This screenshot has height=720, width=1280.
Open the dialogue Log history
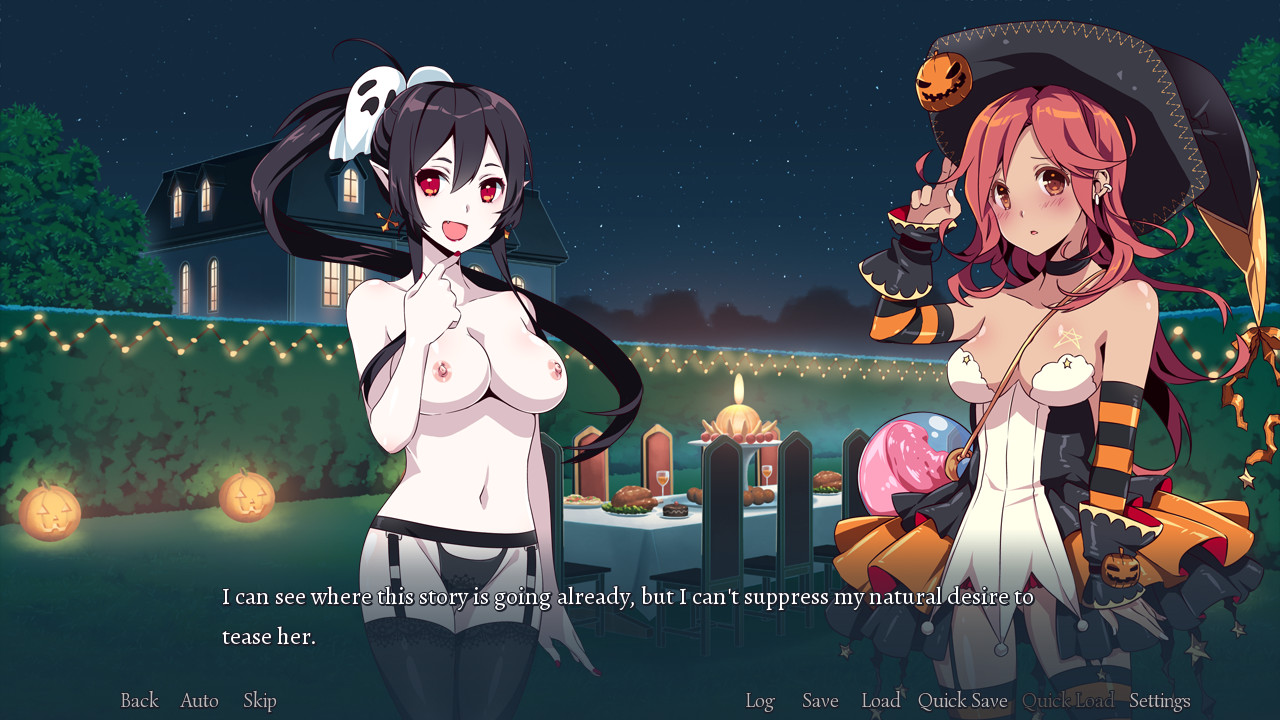[x=760, y=701]
